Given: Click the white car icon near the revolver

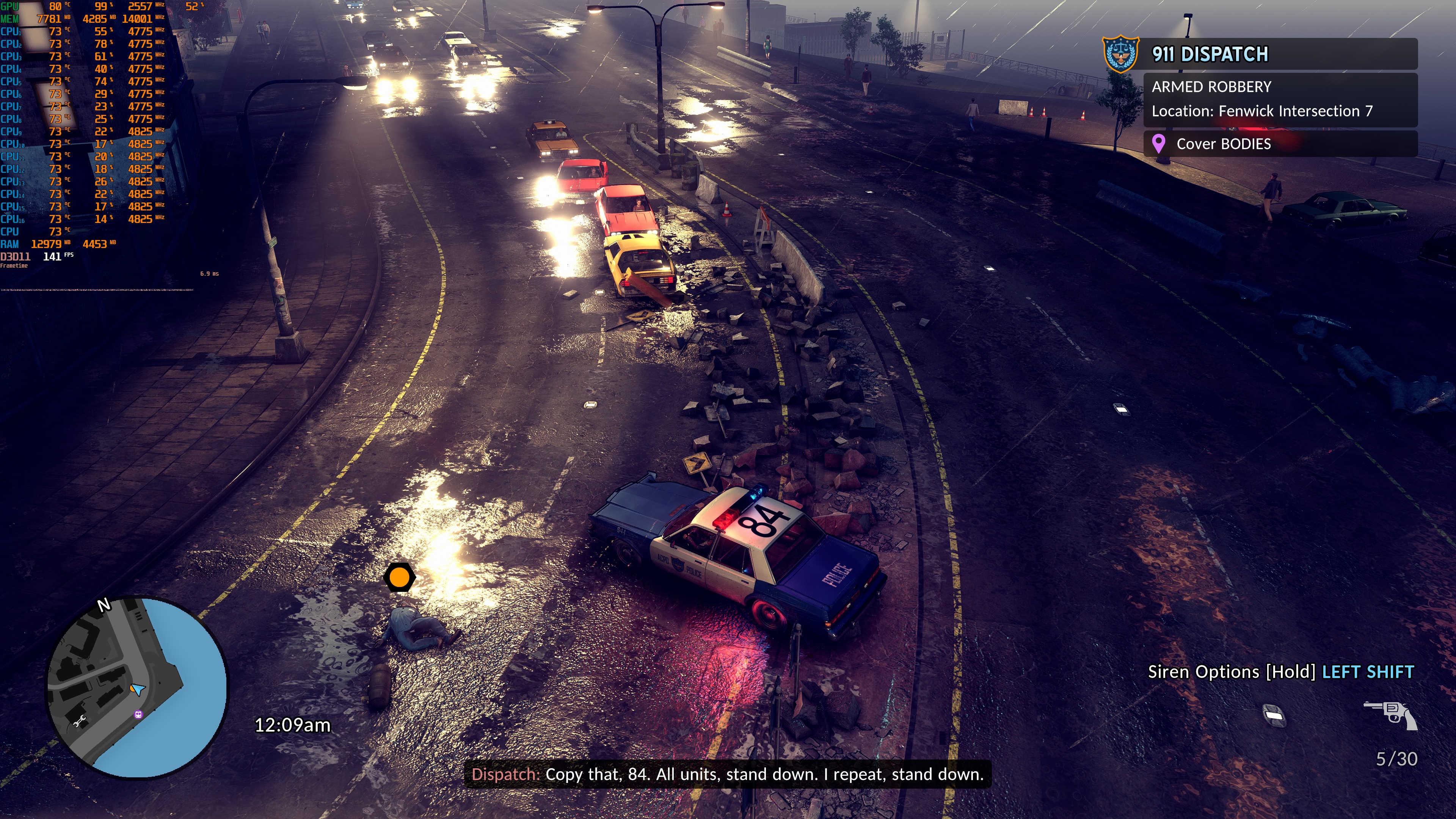Looking at the screenshot, I should coord(1274,715).
